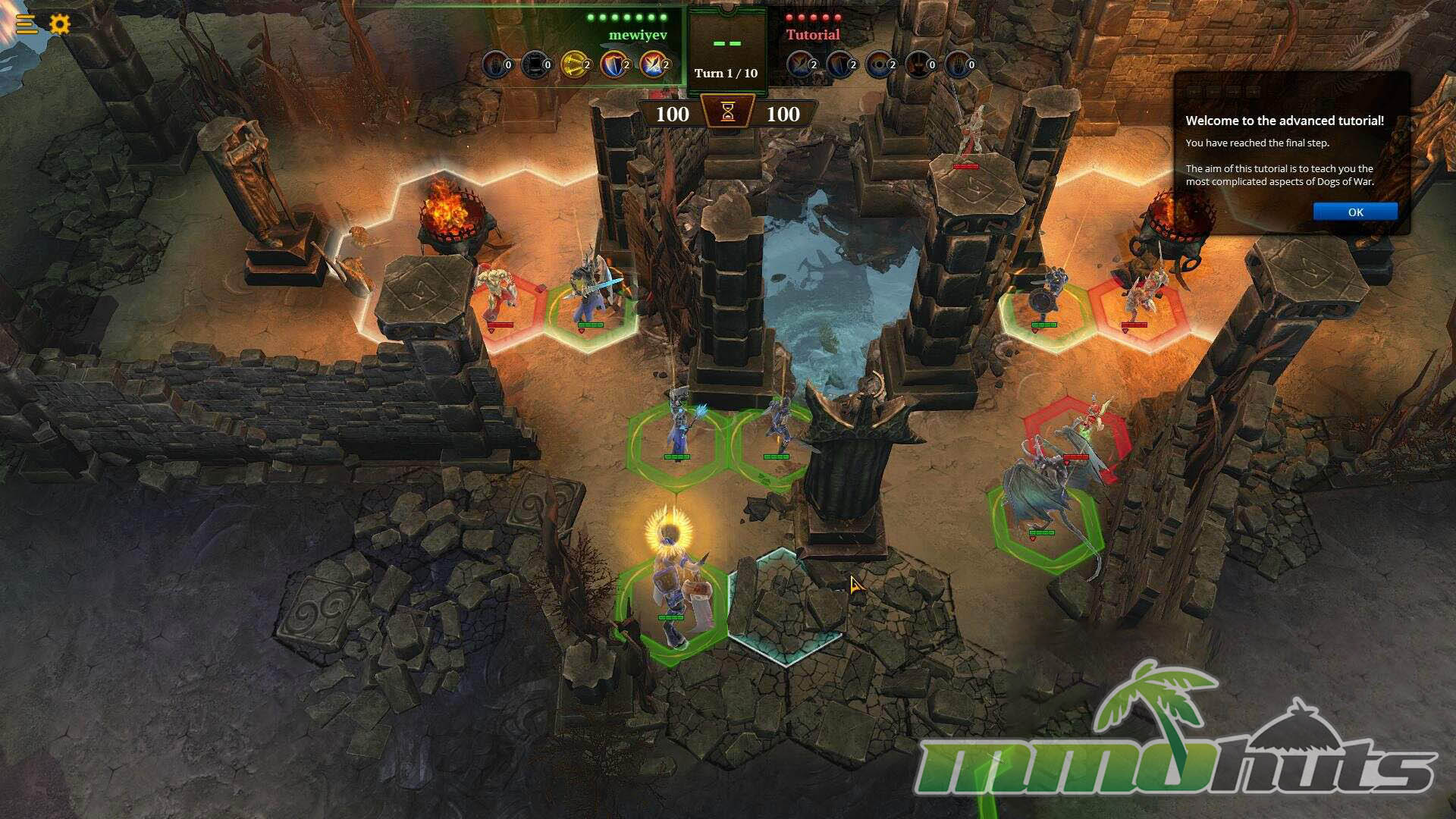
Task: Inspect Tutorial opponent's downward sword icon
Action: coord(919,64)
